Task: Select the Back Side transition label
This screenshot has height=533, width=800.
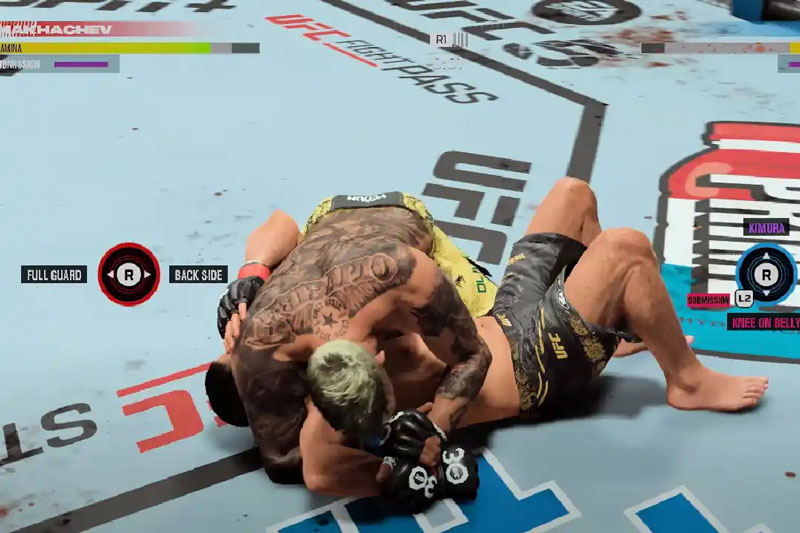Action: (198, 274)
